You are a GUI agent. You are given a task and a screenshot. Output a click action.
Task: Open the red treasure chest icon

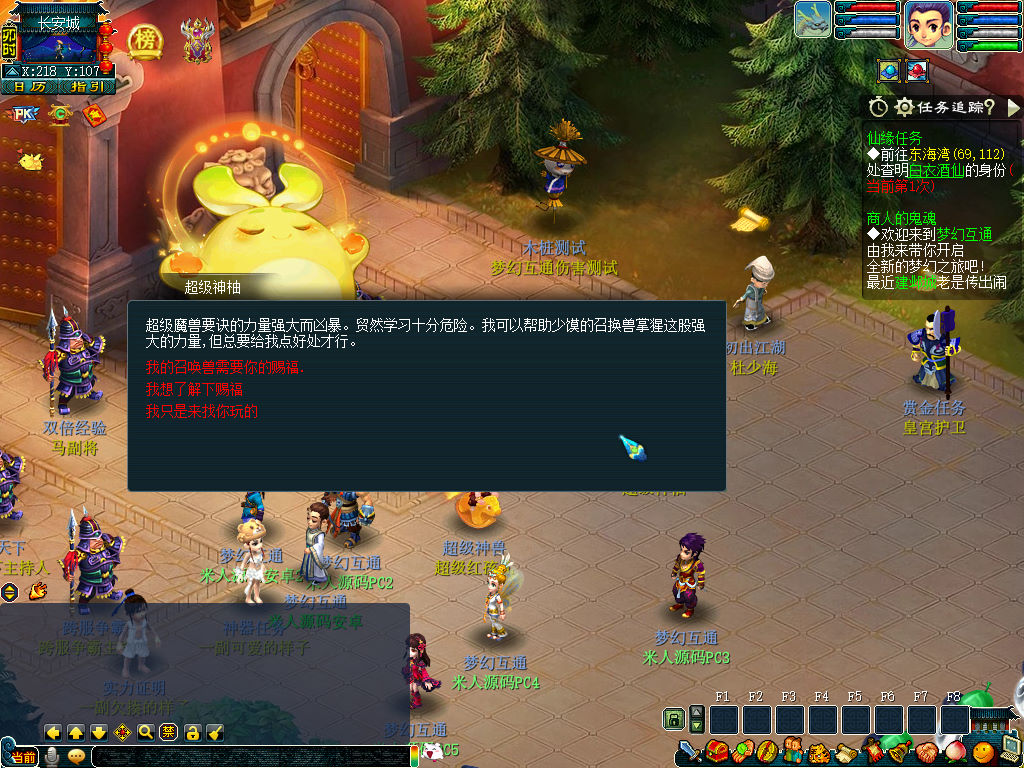click(714, 751)
